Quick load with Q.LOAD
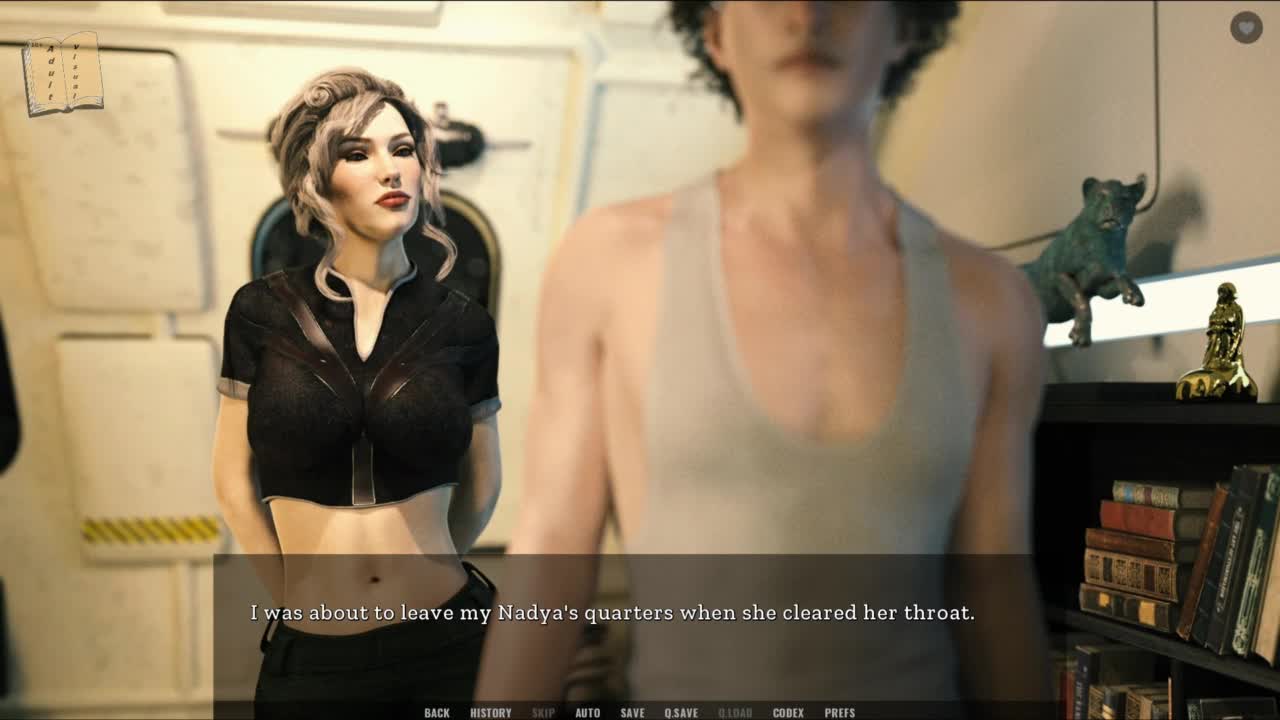The width and height of the screenshot is (1280, 720). pos(735,713)
